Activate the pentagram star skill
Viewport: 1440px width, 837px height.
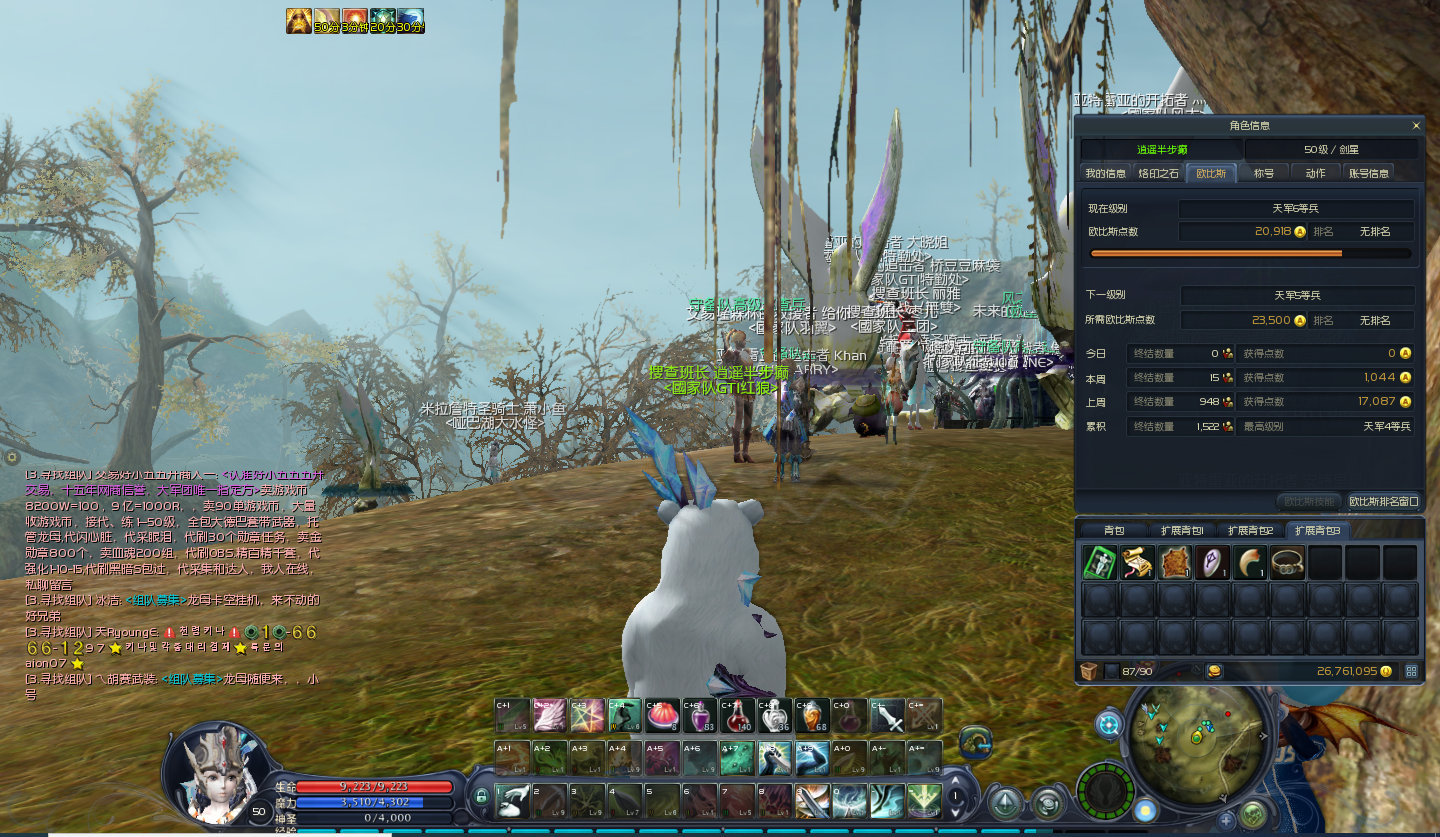tap(588, 716)
